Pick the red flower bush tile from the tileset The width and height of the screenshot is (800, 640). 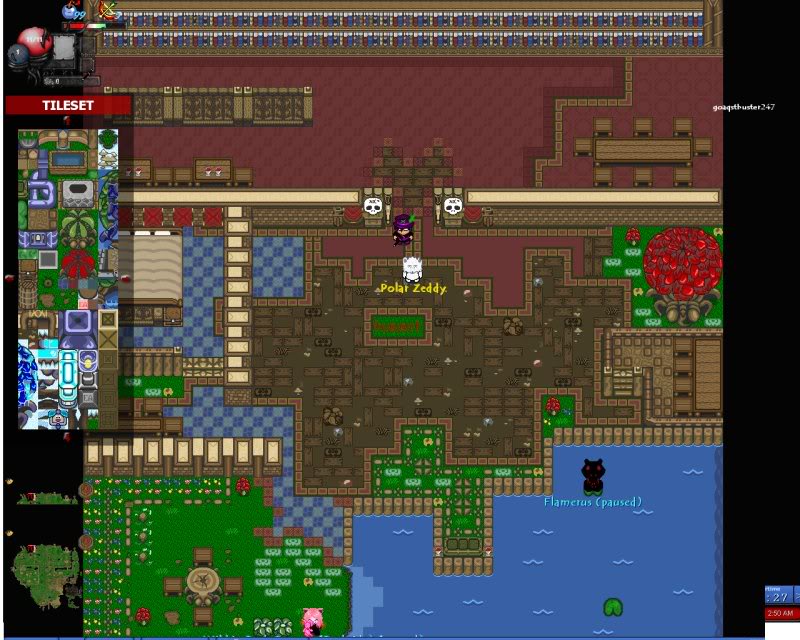click(x=76, y=266)
